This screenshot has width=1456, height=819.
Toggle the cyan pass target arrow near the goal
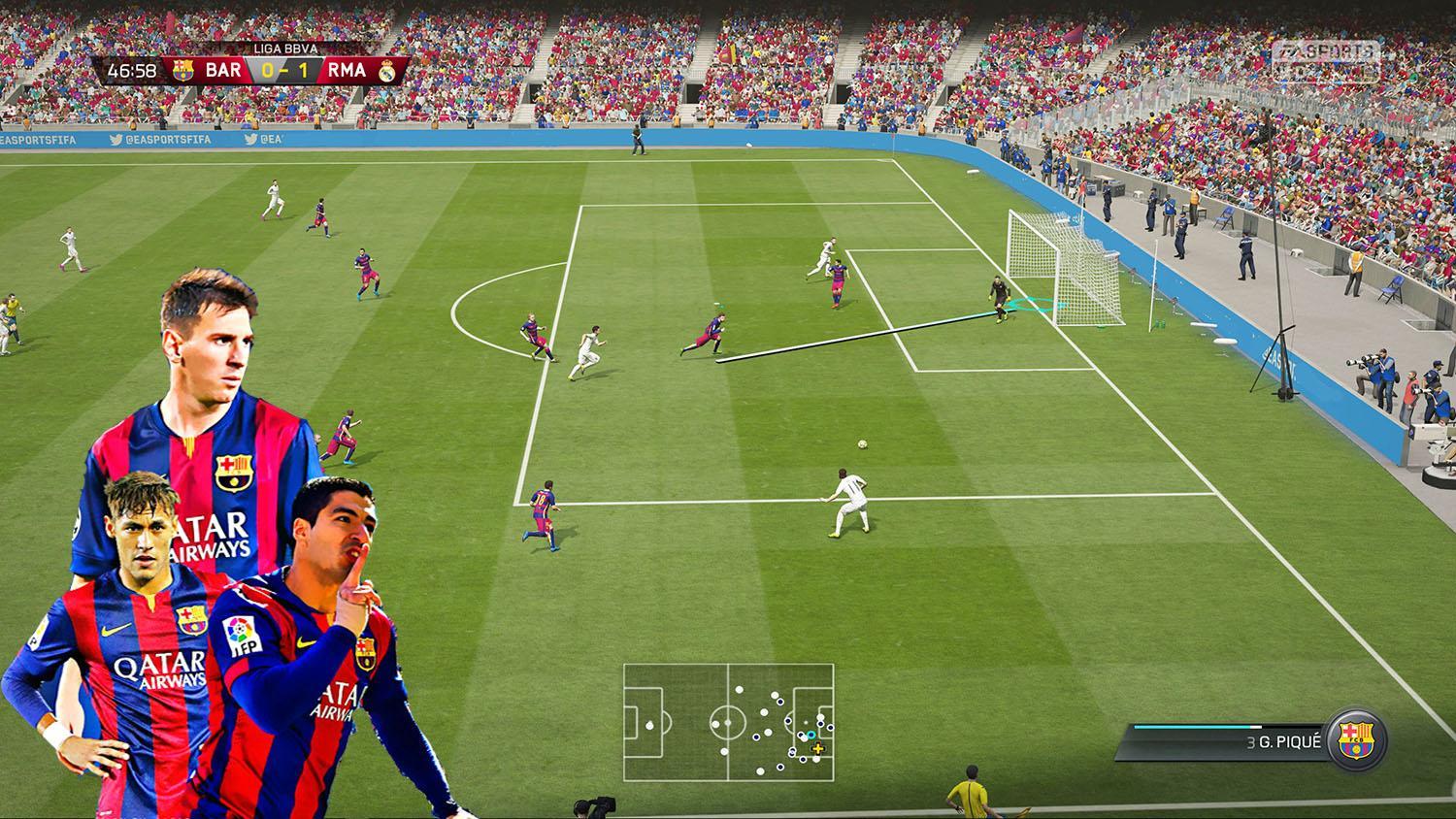click(1034, 304)
